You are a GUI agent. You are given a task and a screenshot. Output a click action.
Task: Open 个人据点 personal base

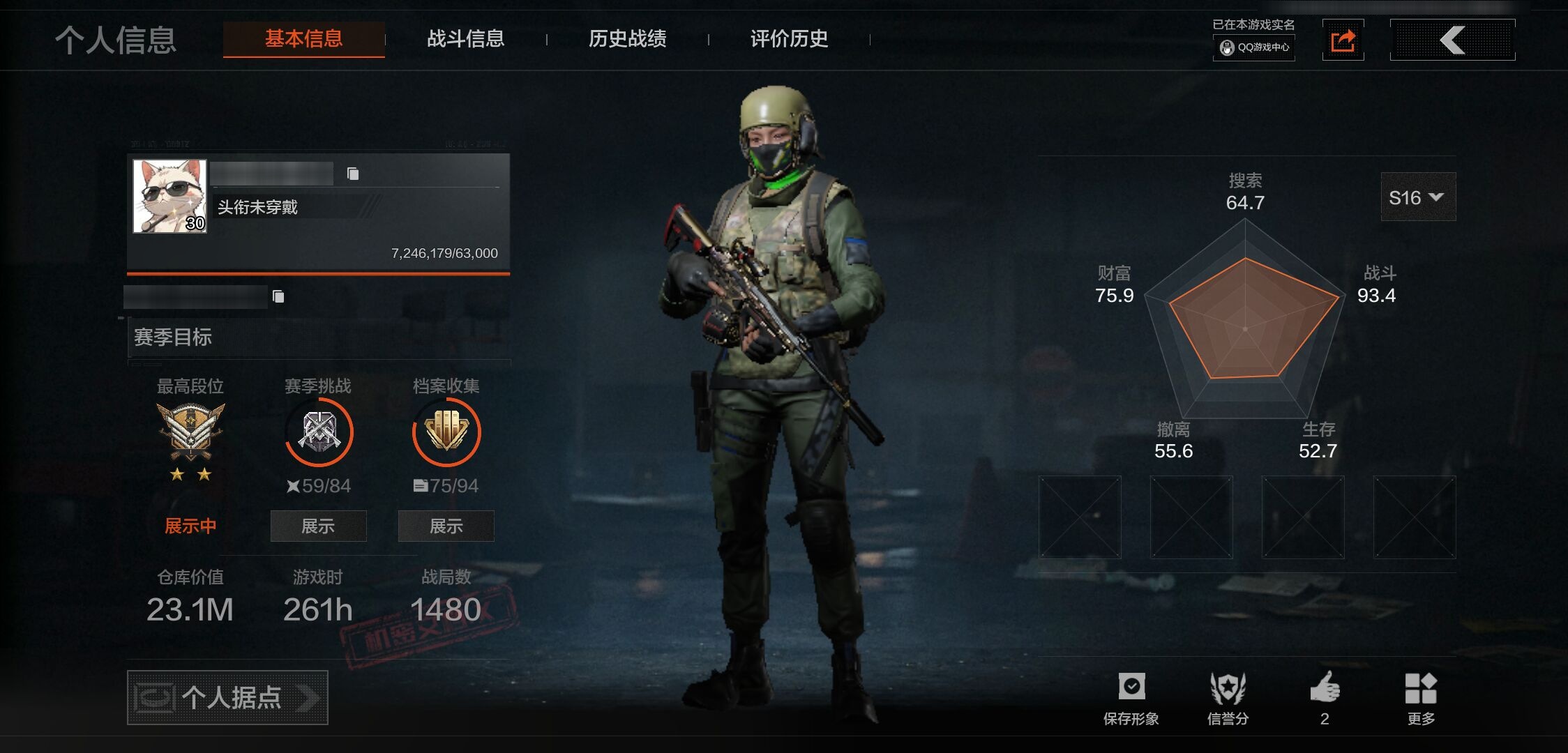[x=227, y=697]
